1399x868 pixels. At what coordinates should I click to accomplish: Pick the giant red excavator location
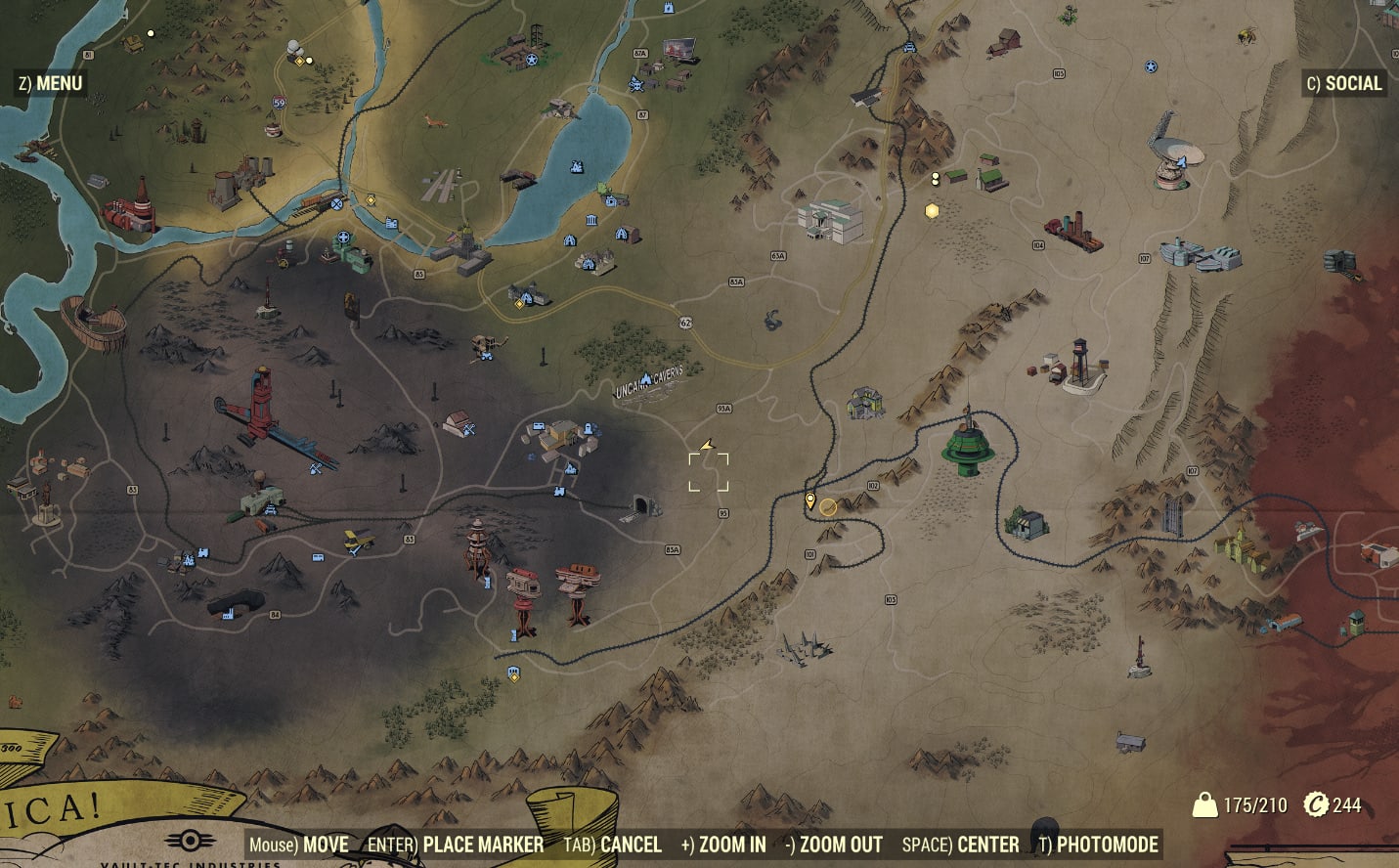(259, 409)
